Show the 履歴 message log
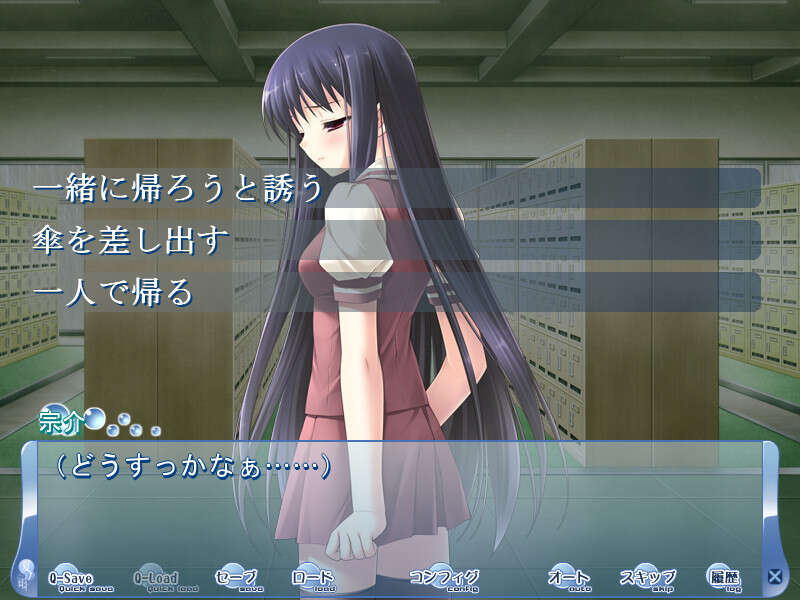The image size is (800, 600). (722, 577)
